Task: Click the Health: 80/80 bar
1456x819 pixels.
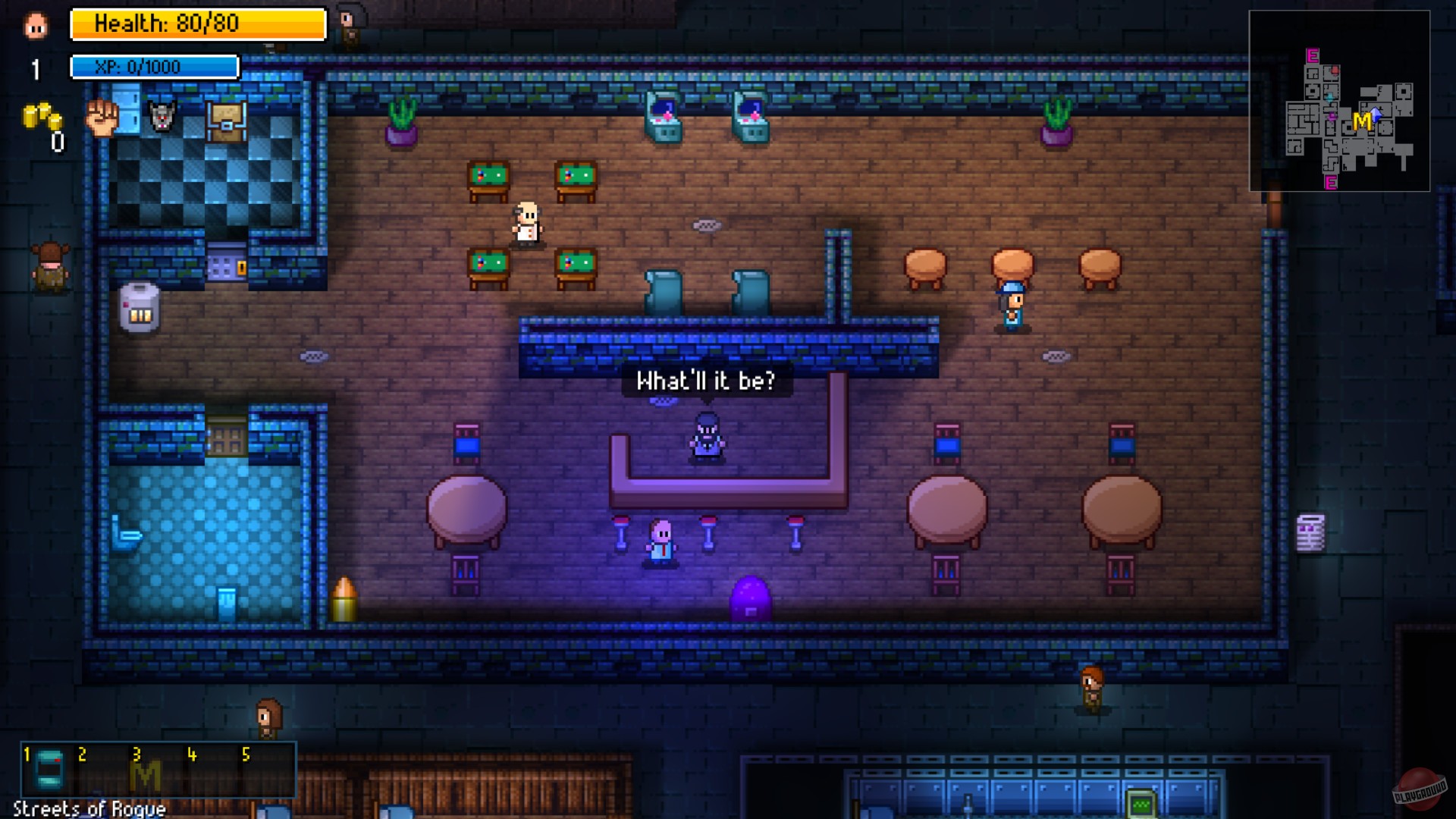Action: click(198, 24)
